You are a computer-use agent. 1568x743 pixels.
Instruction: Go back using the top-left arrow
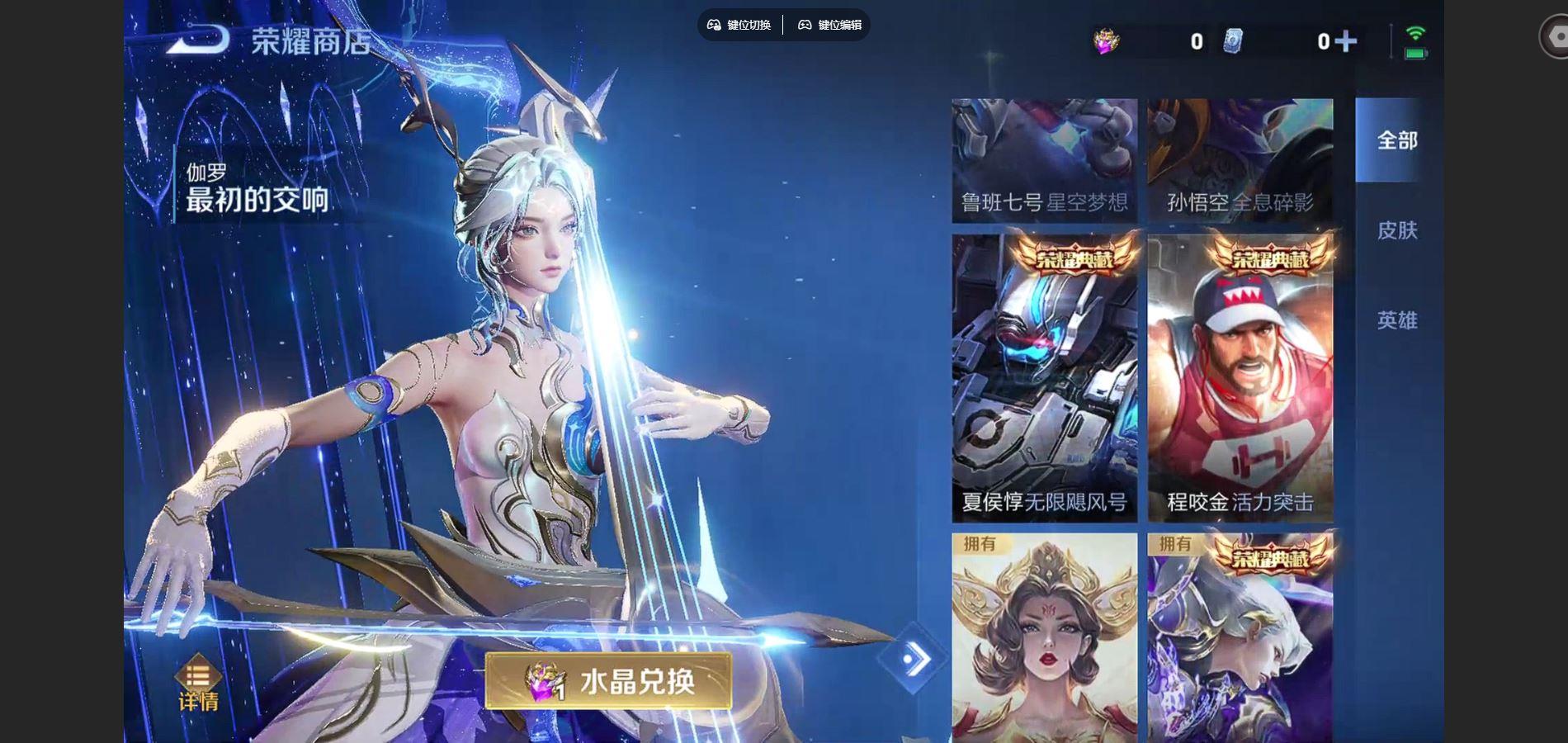tap(196, 40)
